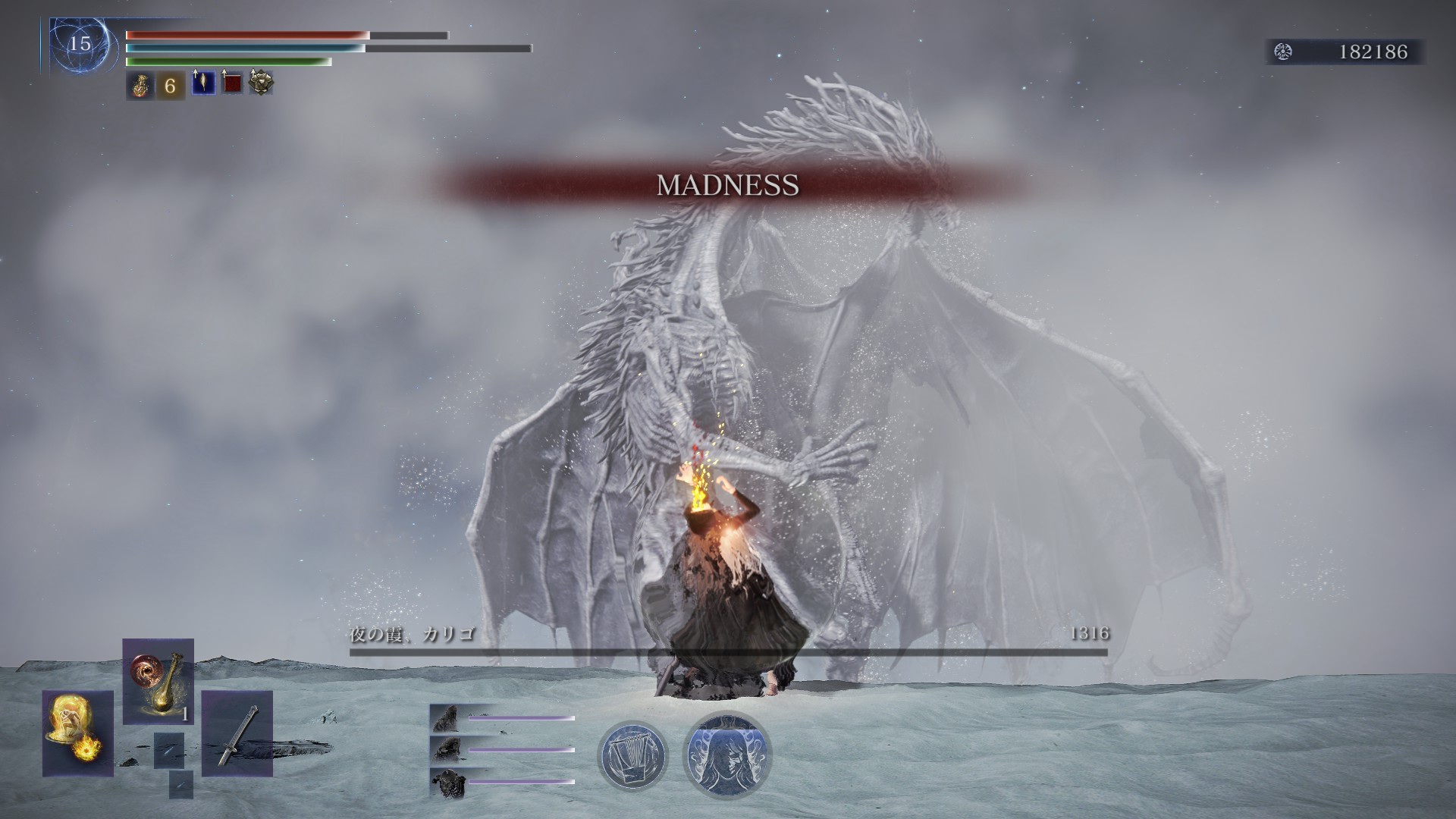Screen dimensions: 1456x819
Task: Click the blue feather buff icon
Action: pos(202,83)
